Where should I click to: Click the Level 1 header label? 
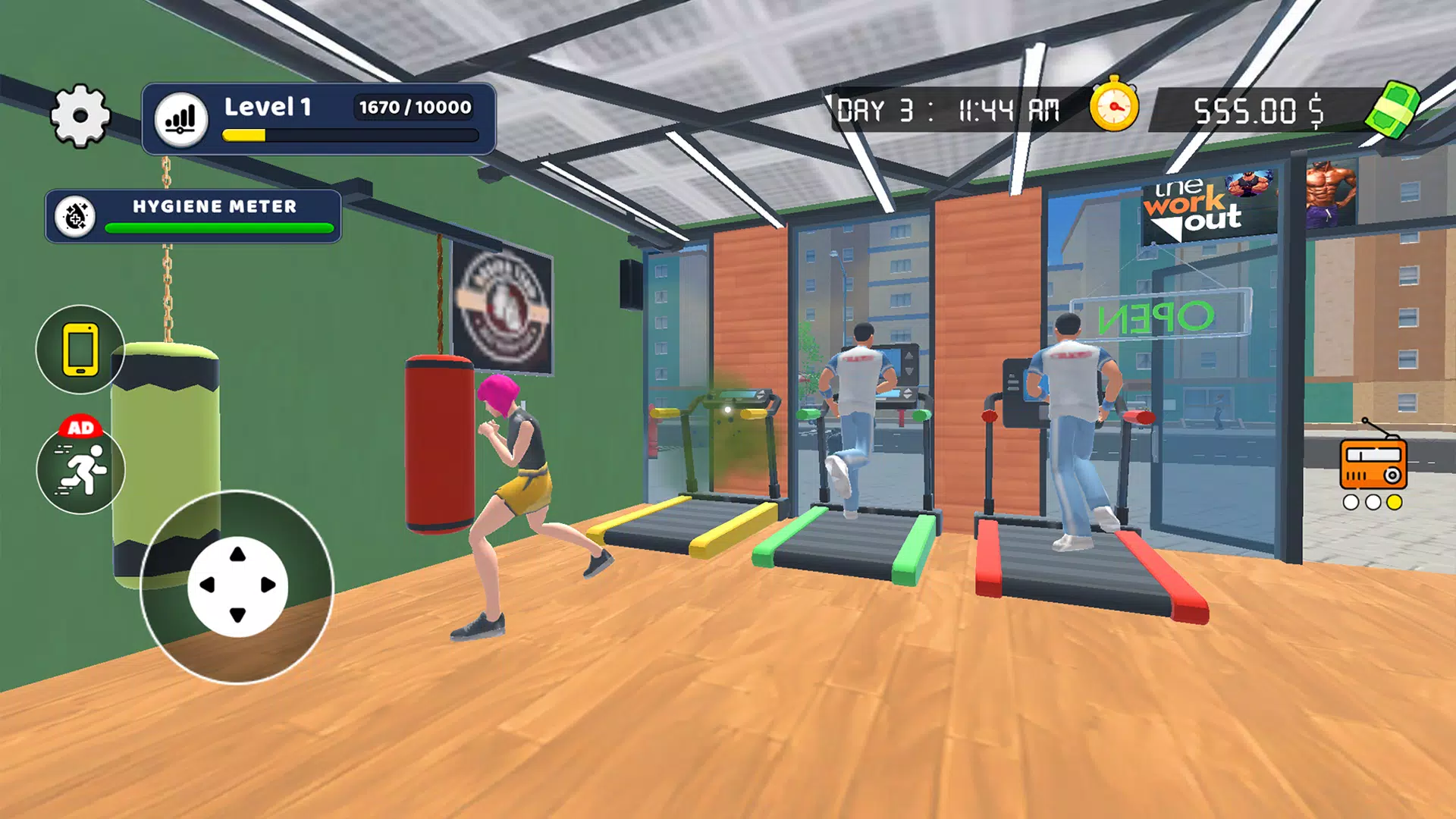pos(267,107)
